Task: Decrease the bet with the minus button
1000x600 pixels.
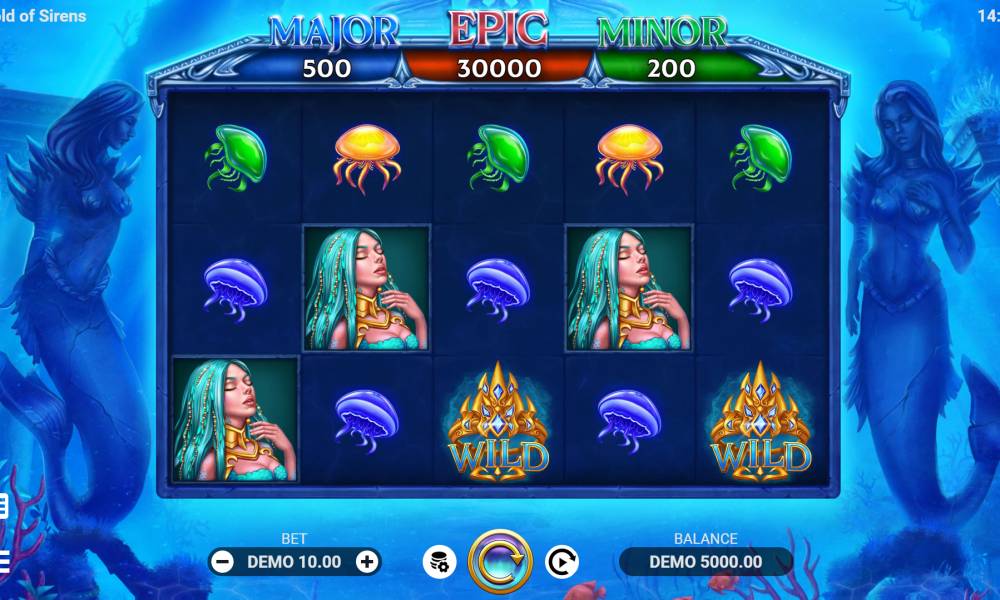Action: (222, 561)
